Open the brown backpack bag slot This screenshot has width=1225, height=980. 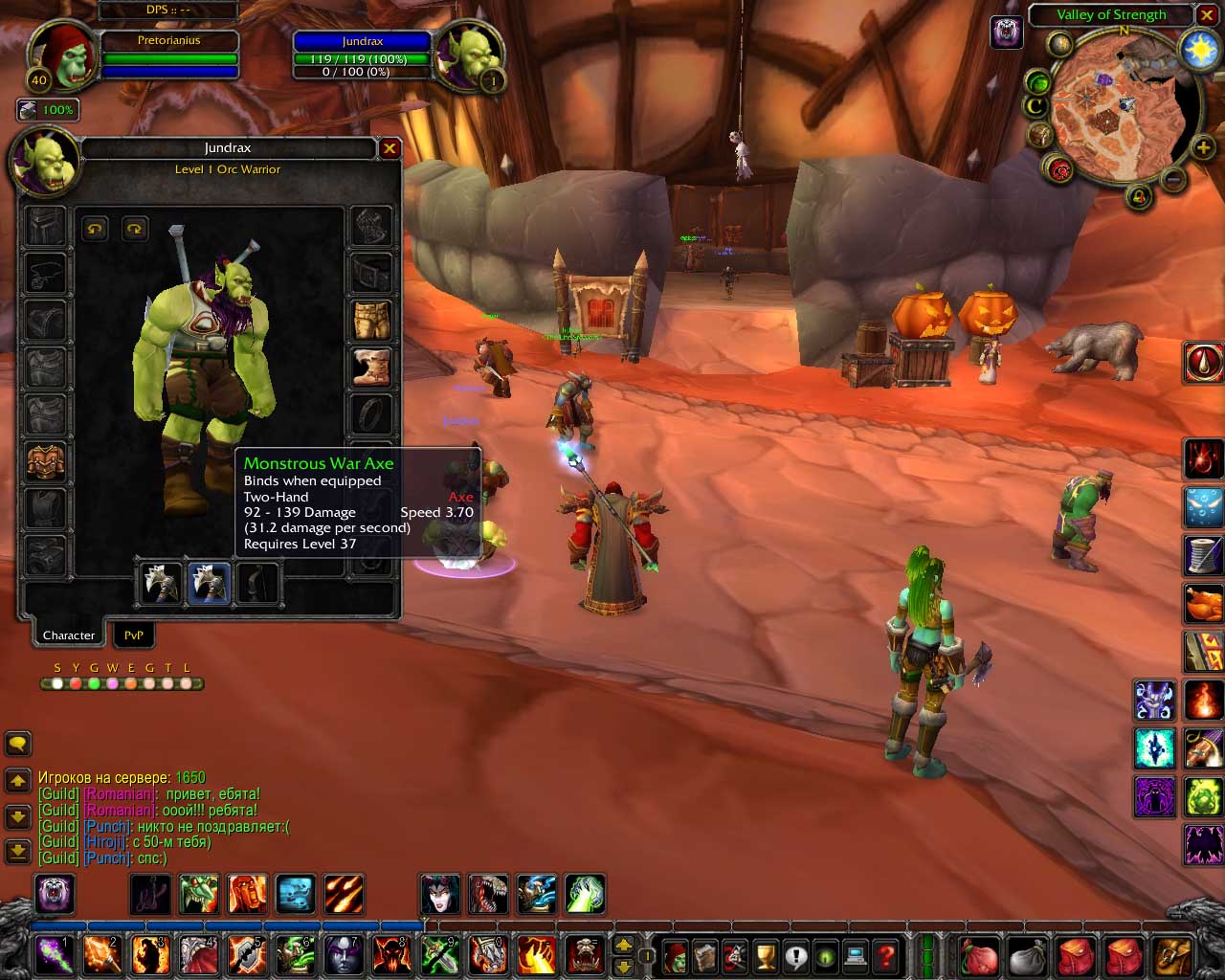click(1172, 955)
